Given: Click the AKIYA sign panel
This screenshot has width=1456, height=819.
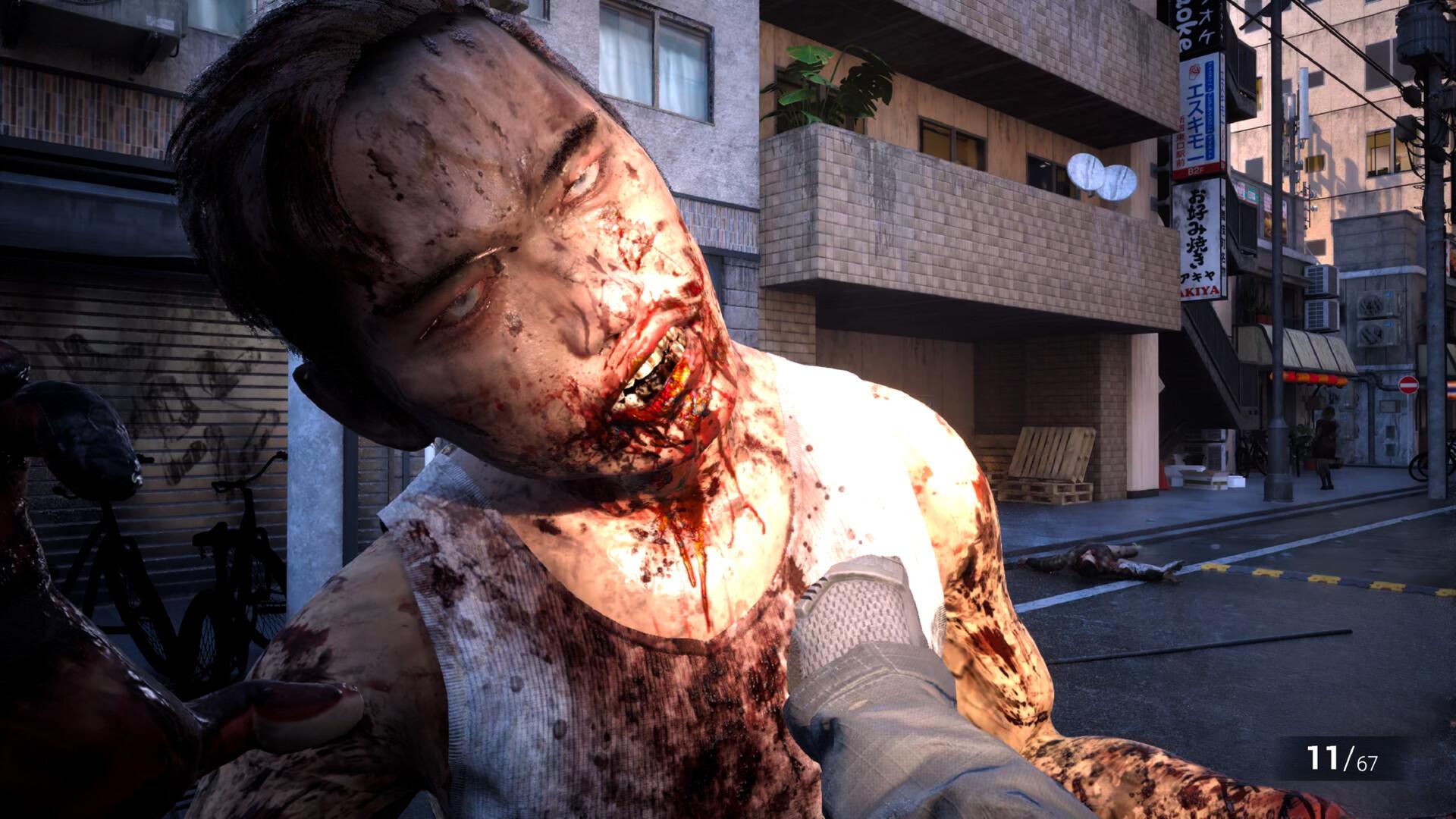Looking at the screenshot, I should (x=1200, y=290).
